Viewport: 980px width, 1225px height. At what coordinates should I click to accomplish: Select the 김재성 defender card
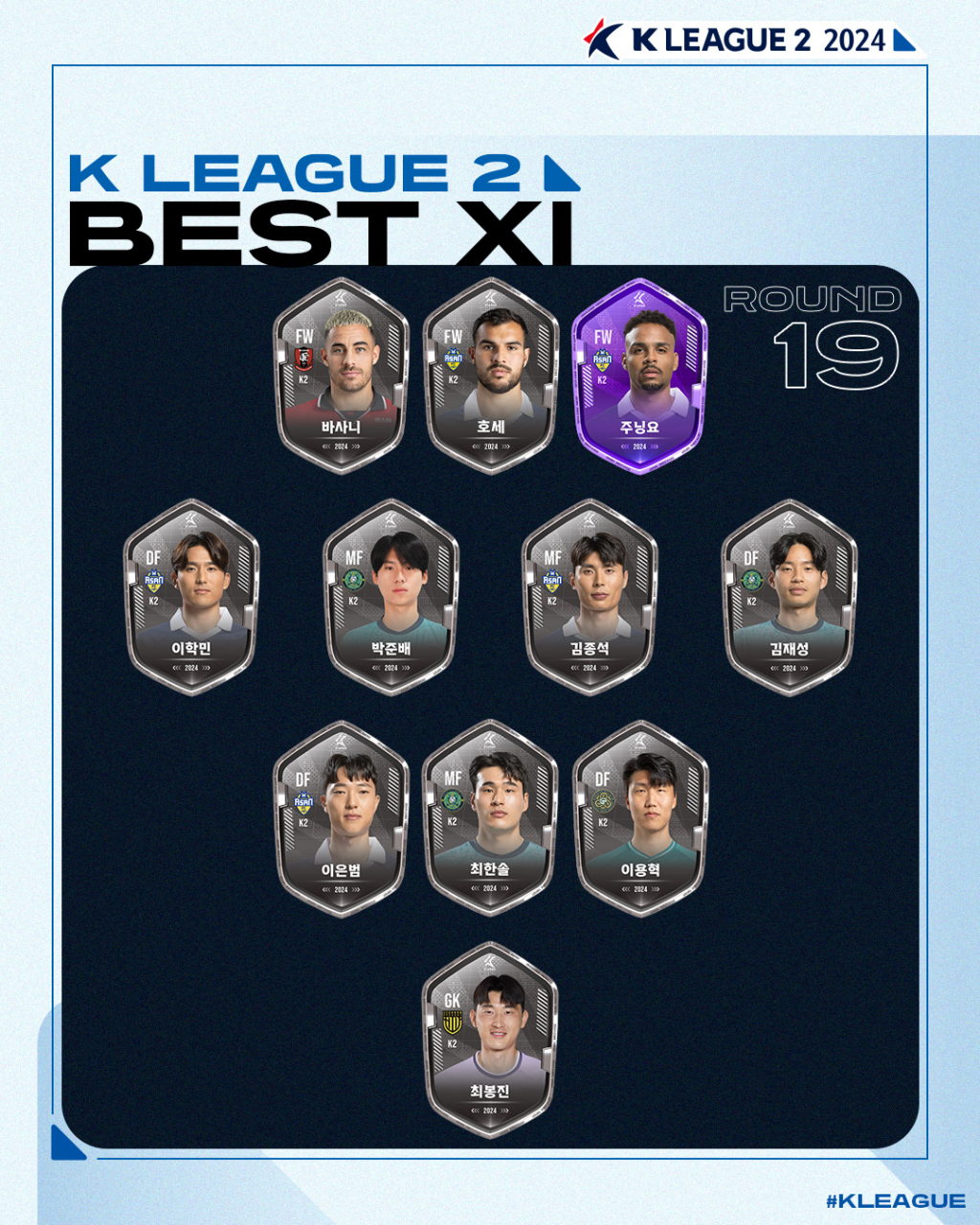click(789, 597)
